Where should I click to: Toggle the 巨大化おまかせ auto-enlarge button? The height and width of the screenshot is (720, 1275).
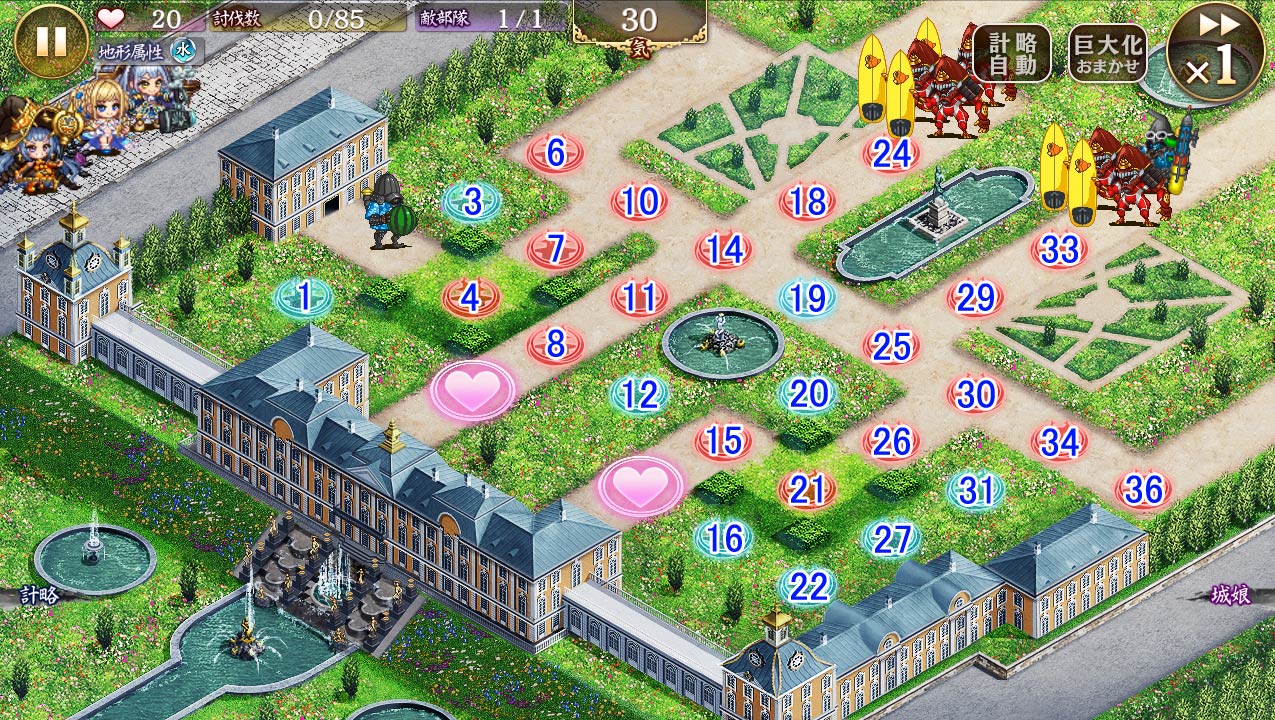[1107, 53]
